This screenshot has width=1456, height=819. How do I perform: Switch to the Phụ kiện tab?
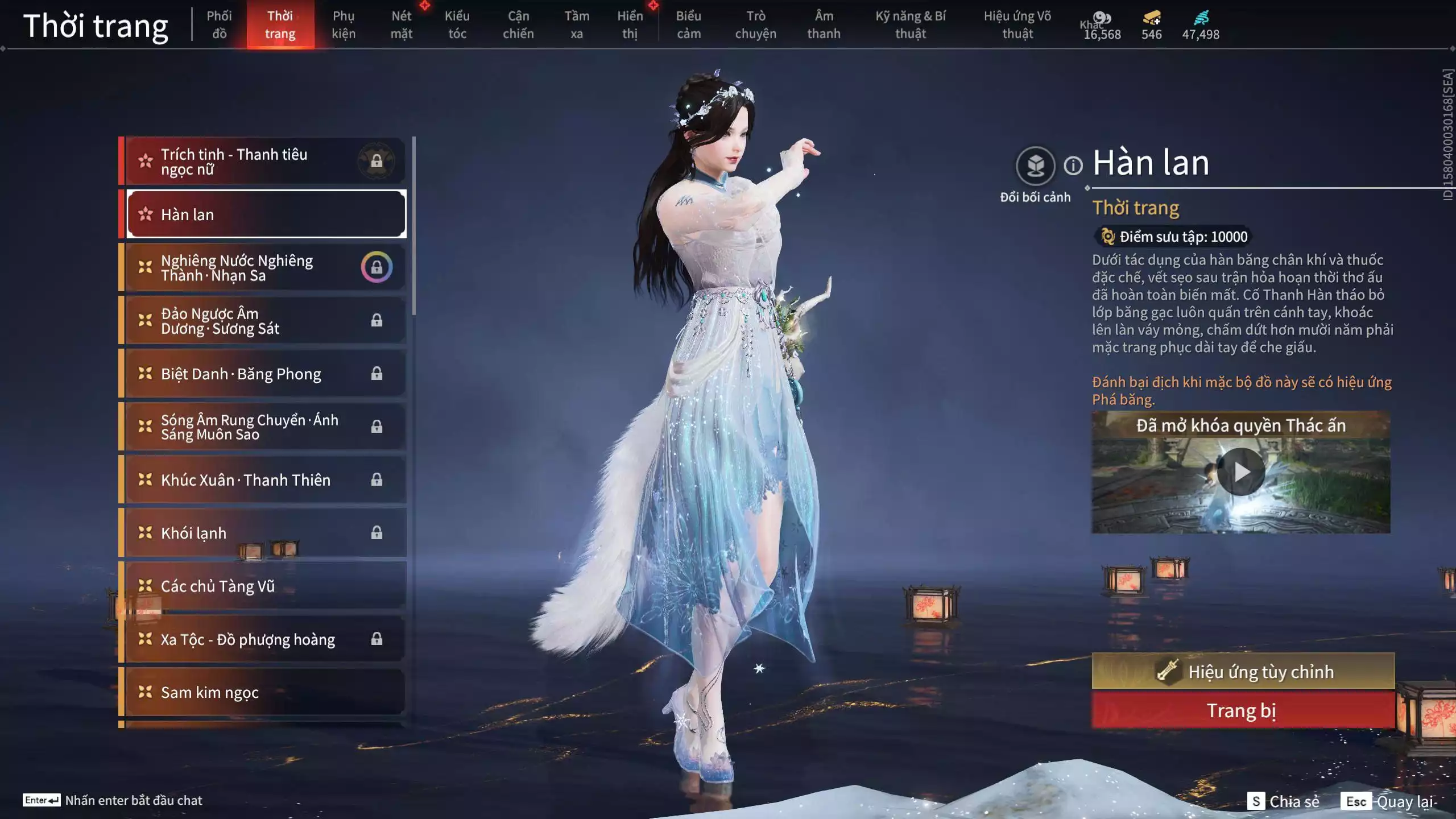click(x=345, y=25)
